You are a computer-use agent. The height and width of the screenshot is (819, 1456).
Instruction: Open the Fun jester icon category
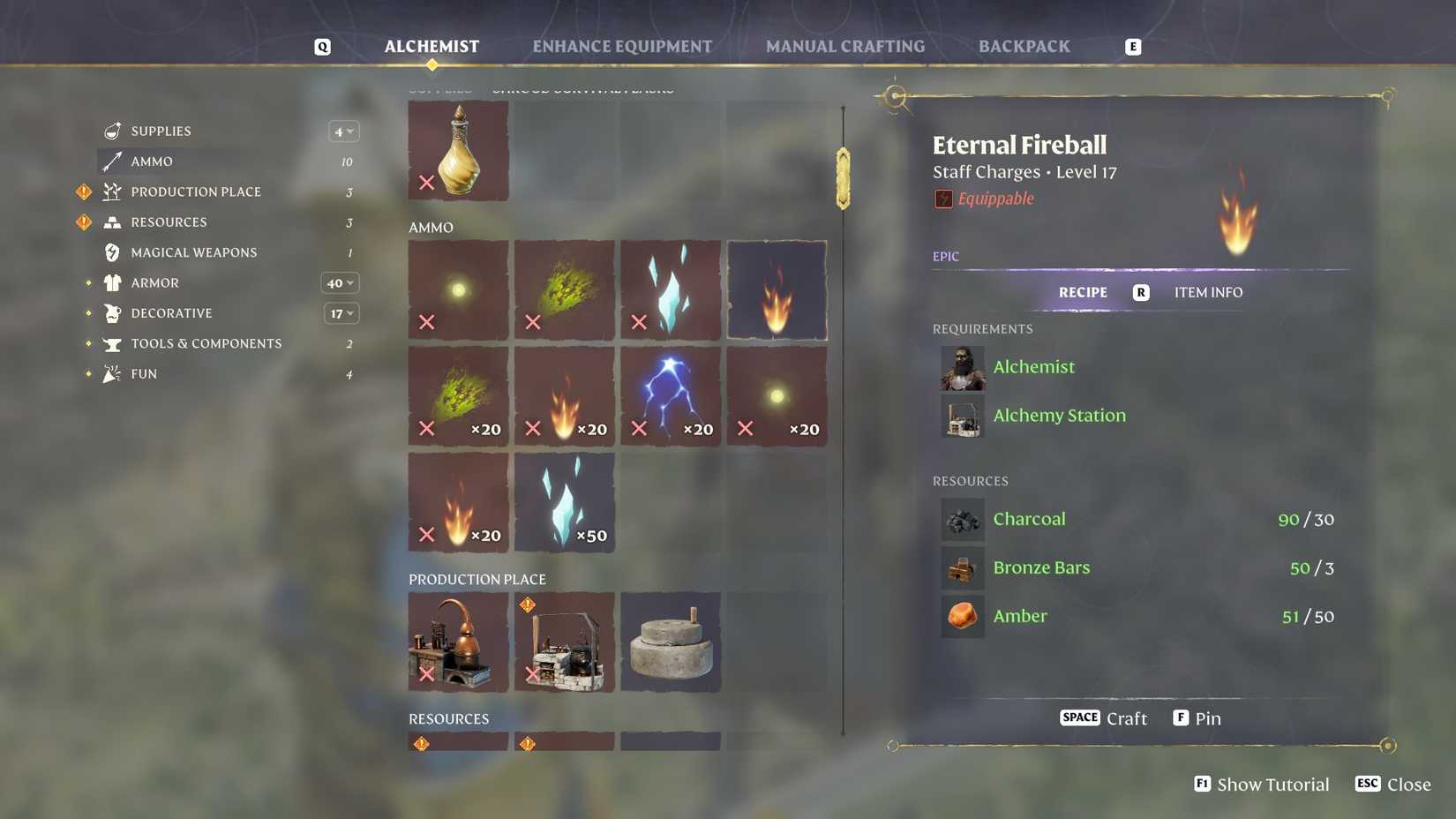tap(111, 373)
